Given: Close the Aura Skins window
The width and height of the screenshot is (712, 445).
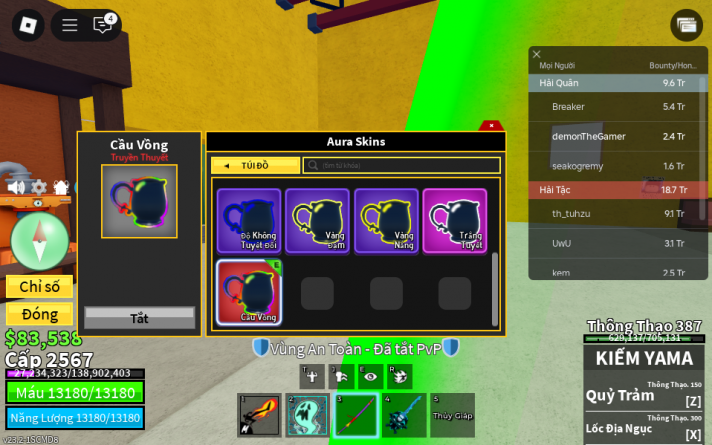Looking at the screenshot, I should point(491,126).
